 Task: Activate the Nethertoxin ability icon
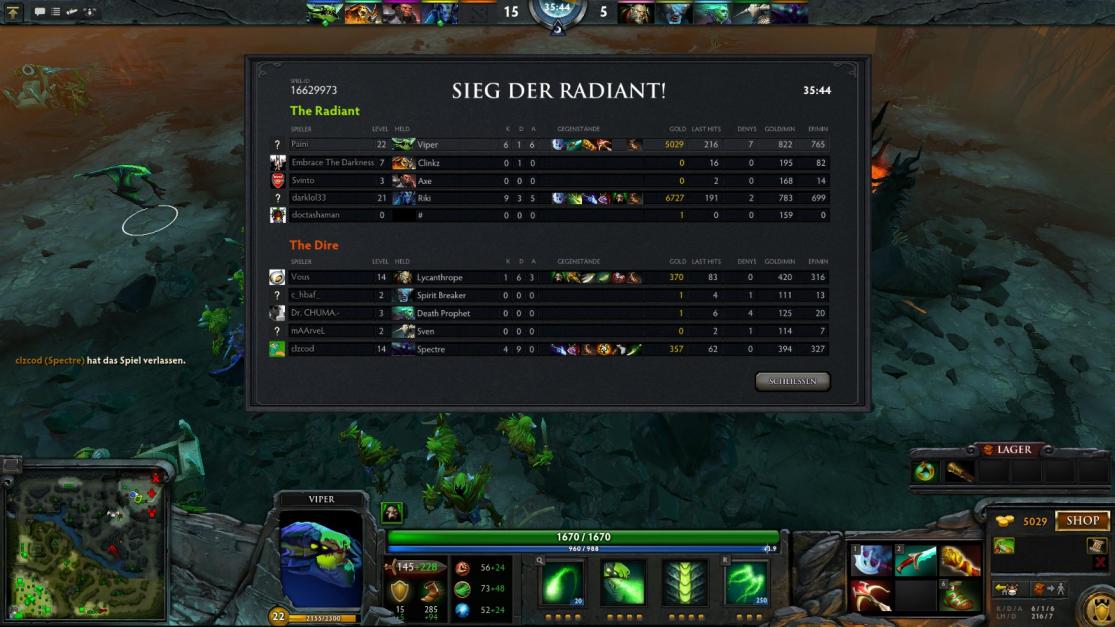coord(623,582)
